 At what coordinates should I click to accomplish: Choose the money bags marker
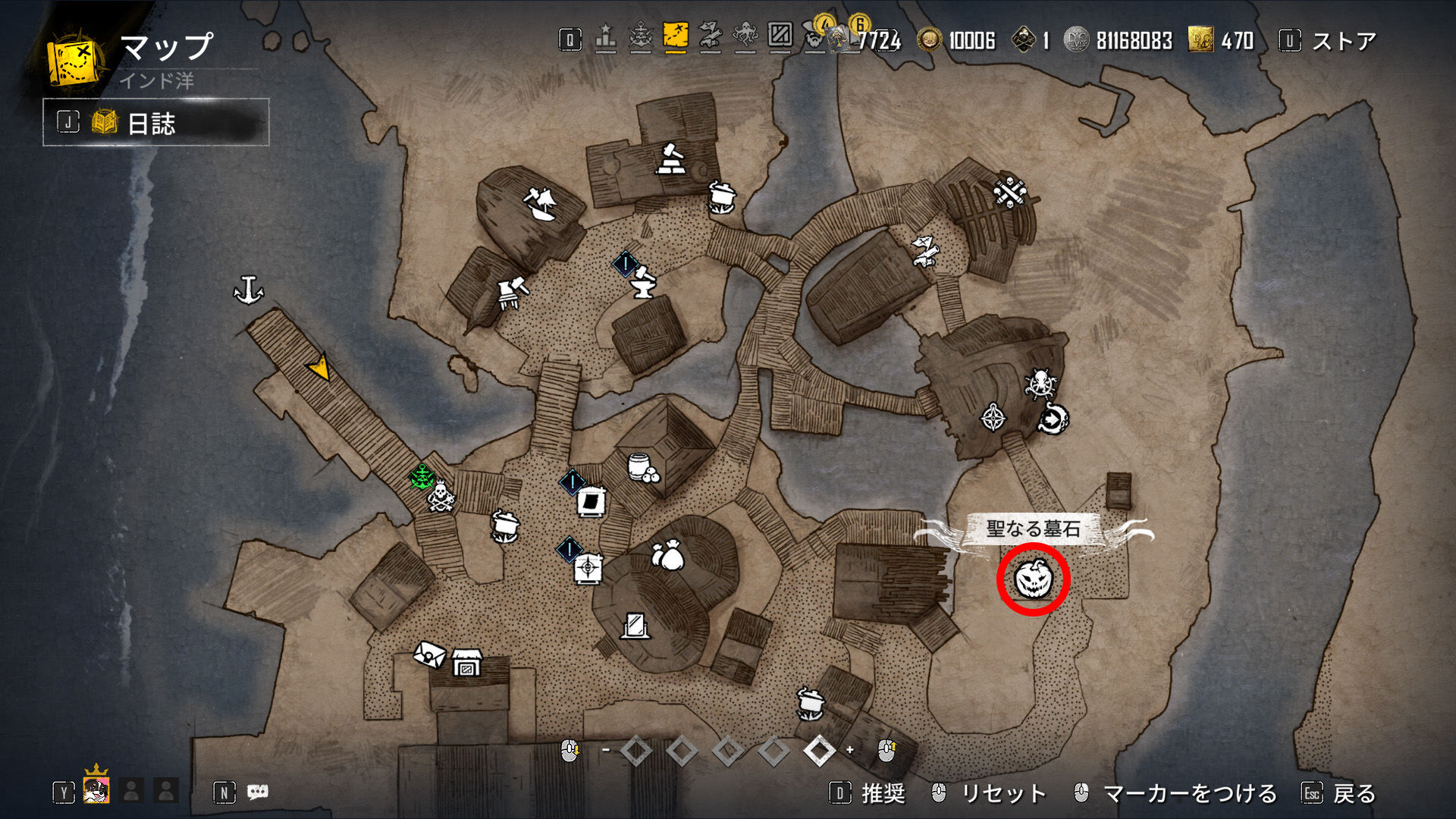(x=667, y=556)
